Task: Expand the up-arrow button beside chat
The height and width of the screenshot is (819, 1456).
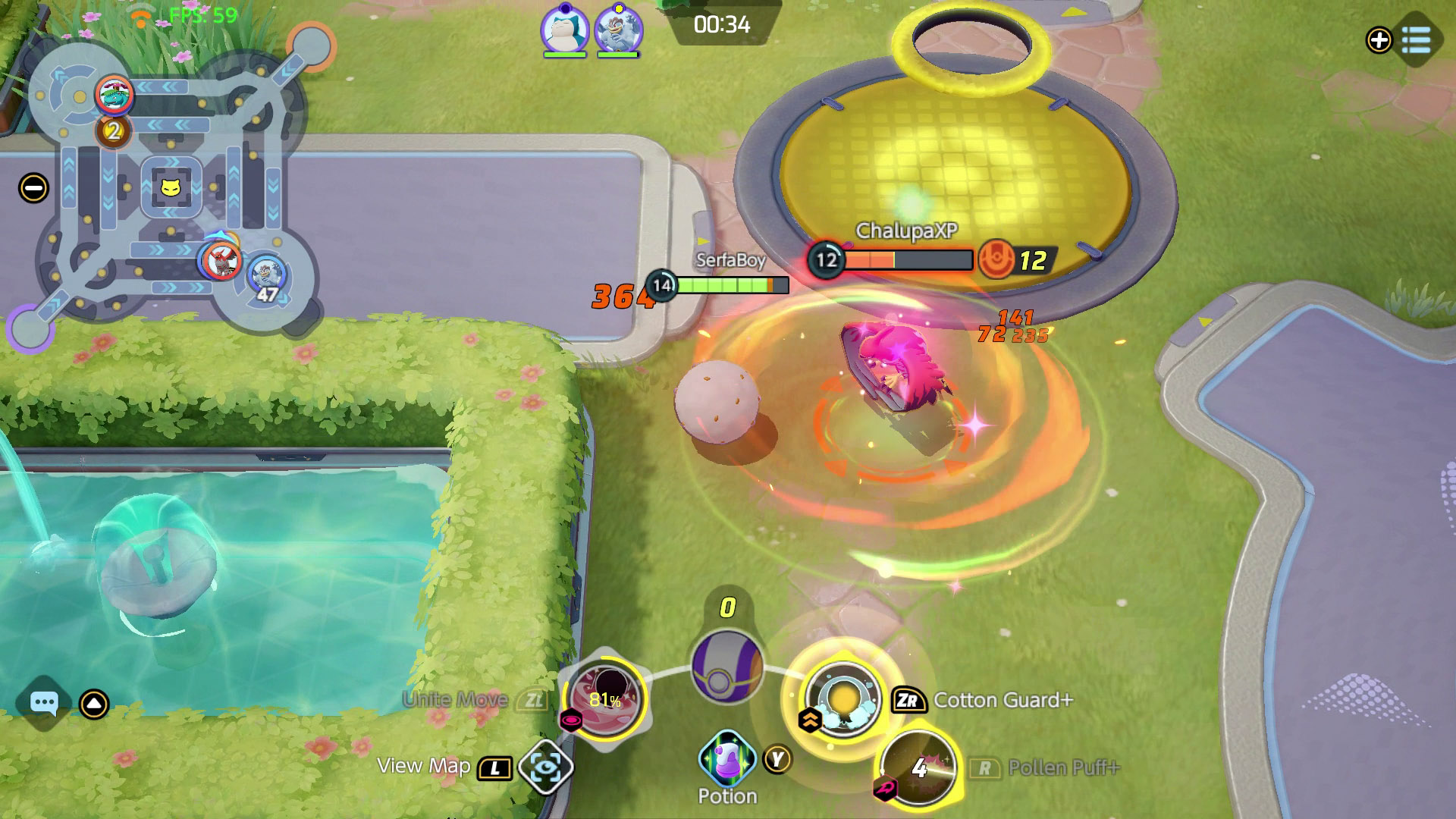Action: tap(94, 704)
